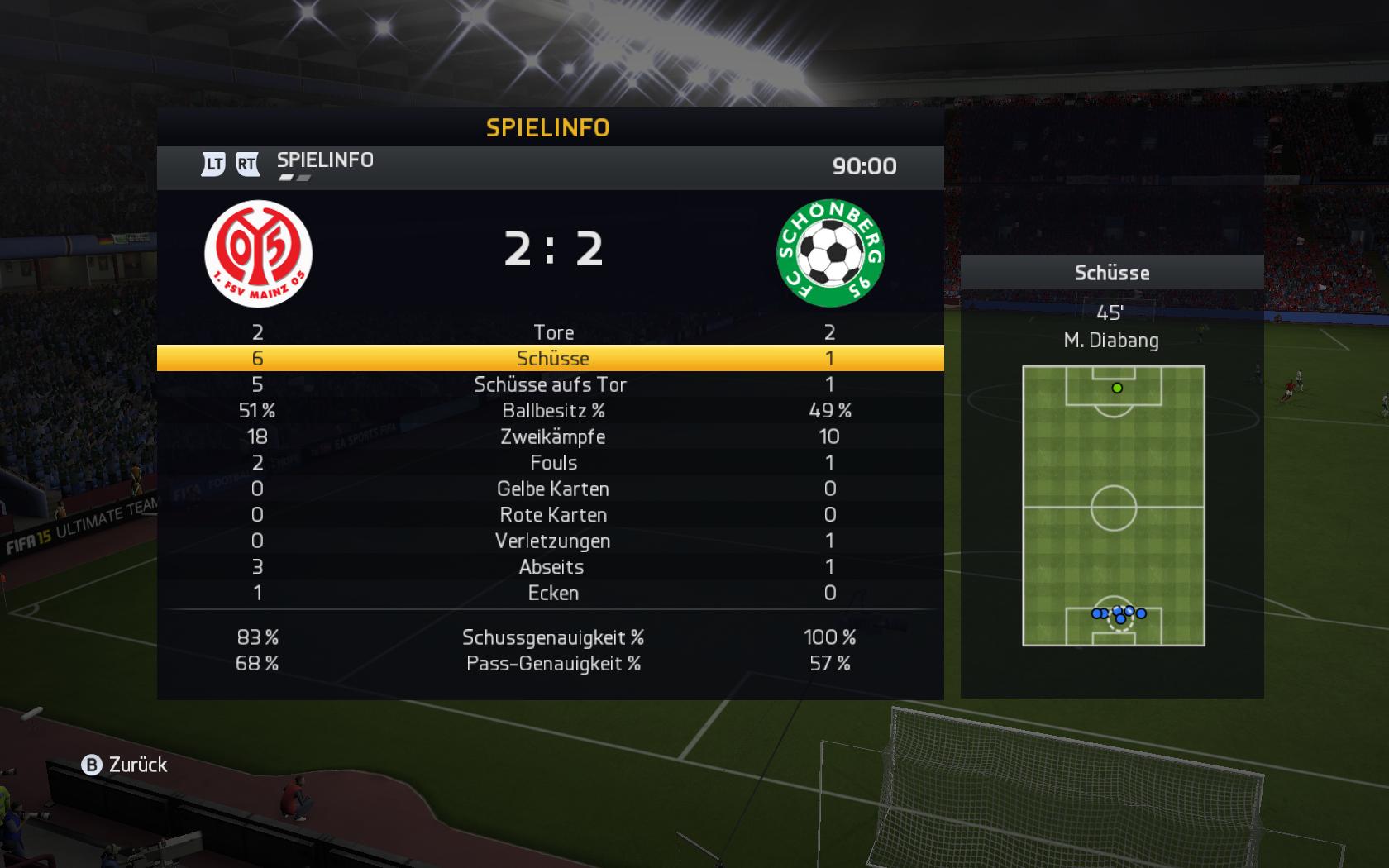Select the highlighted Schüsse row
The width and height of the screenshot is (1389, 868).
(x=552, y=358)
